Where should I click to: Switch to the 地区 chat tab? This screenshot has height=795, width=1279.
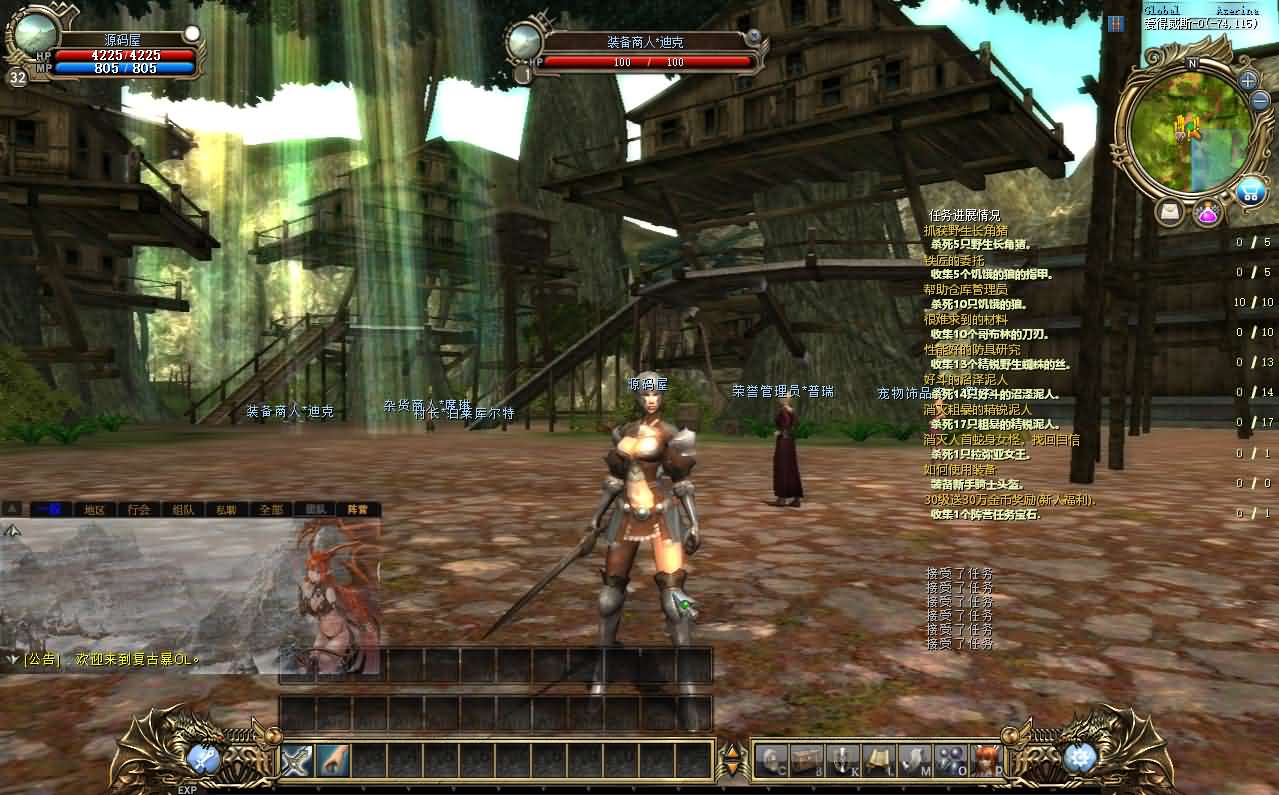(95, 509)
